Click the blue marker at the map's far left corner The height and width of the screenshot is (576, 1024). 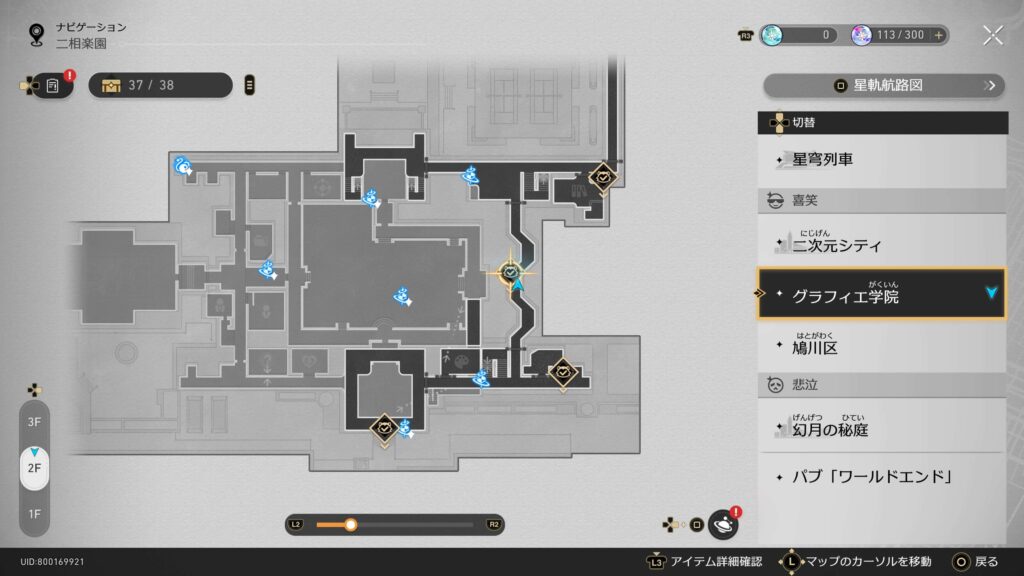click(x=183, y=166)
